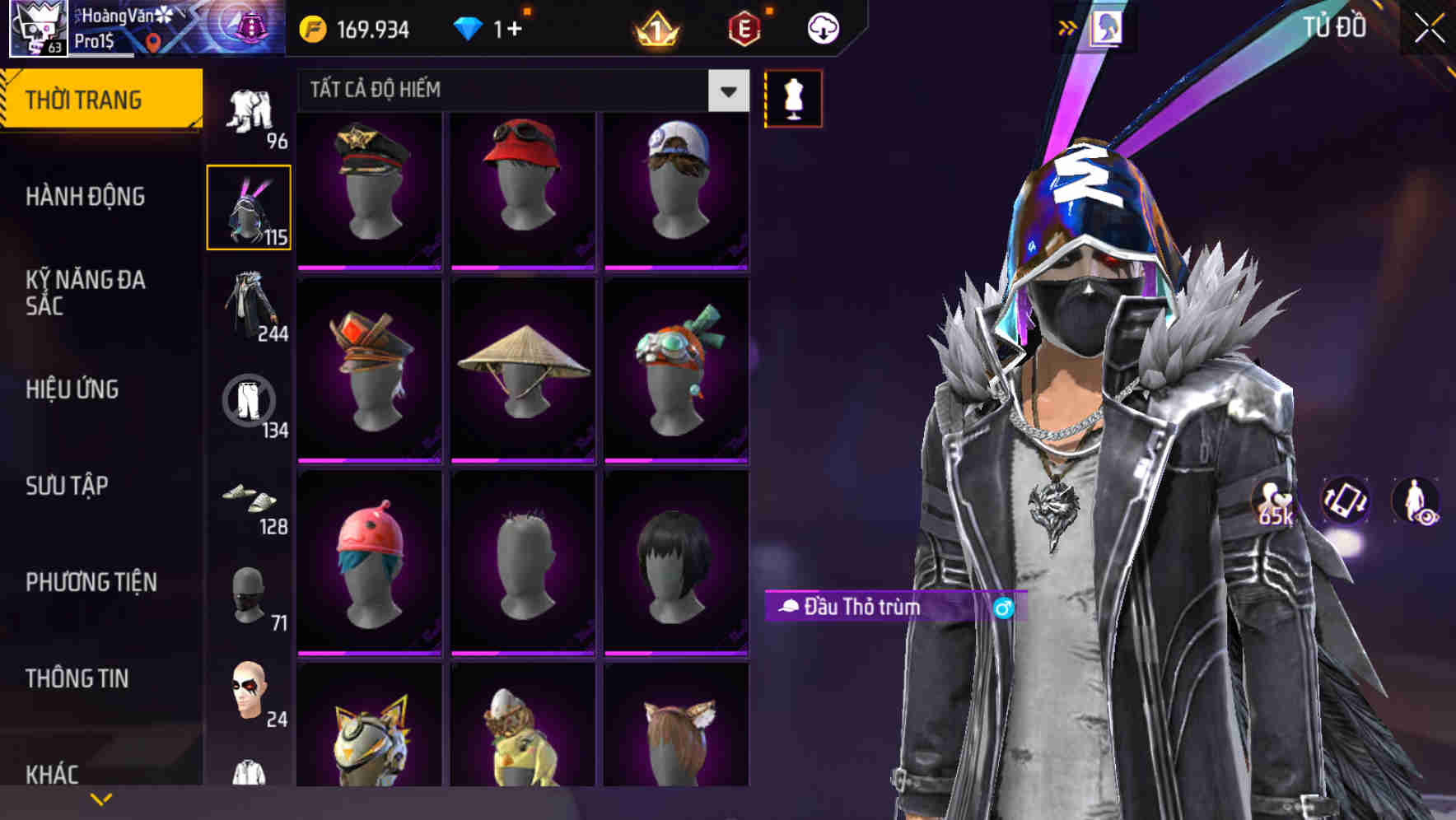Open the rank crown badge
Image resolution: width=1456 pixels, height=820 pixels.
[655, 28]
